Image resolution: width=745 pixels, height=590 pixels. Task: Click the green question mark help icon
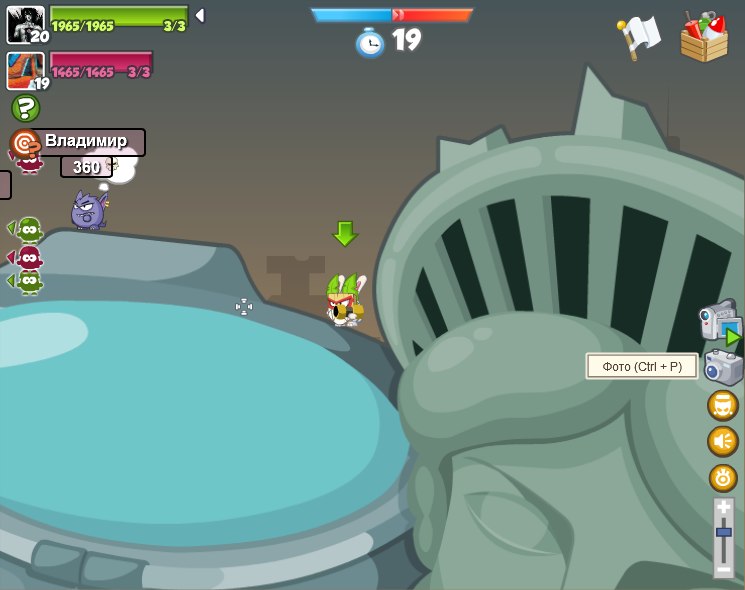(25, 108)
